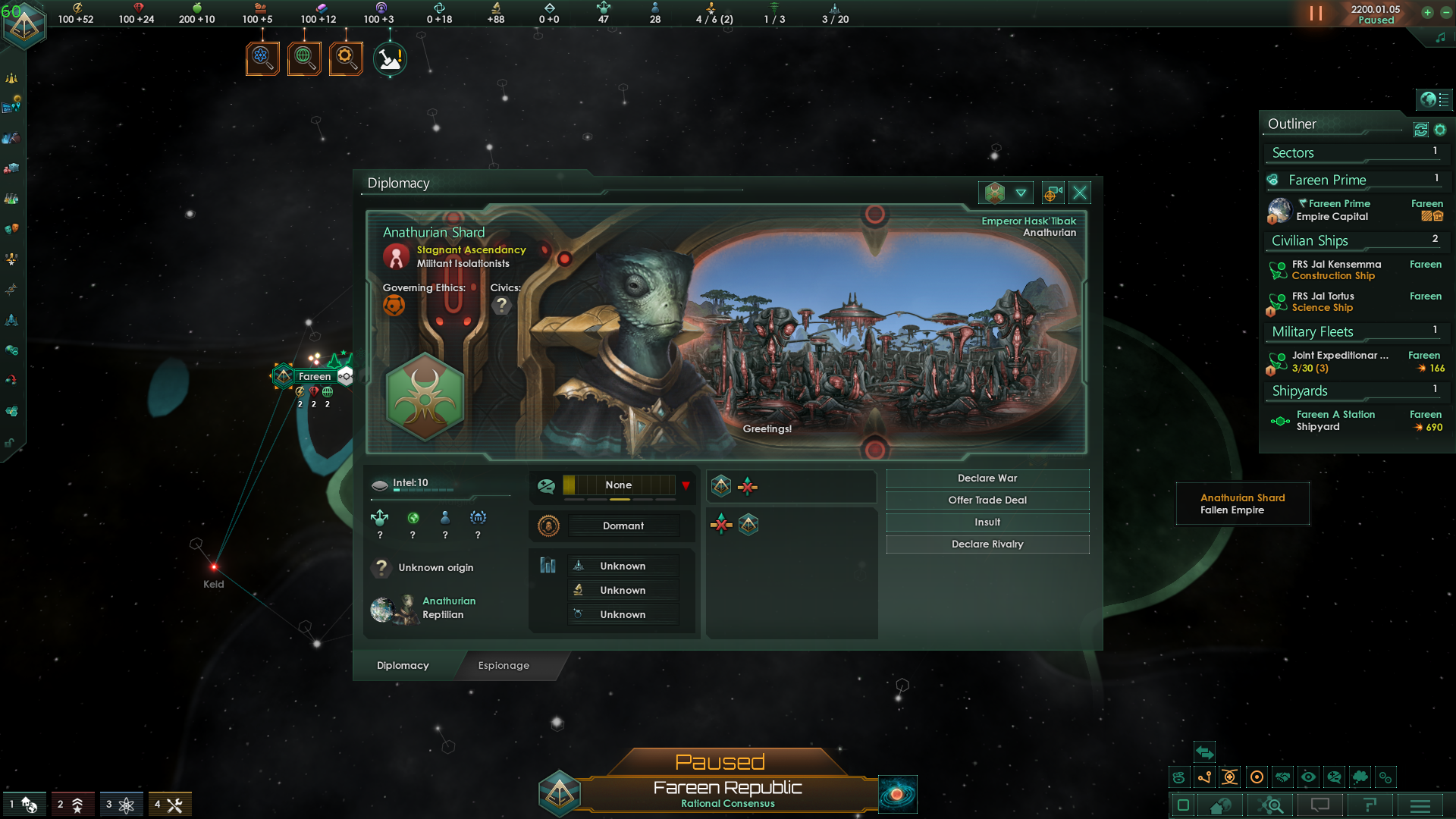Open outliner settings gear
The width and height of the screenshot is (1456, 819).
click(1440, 130)
